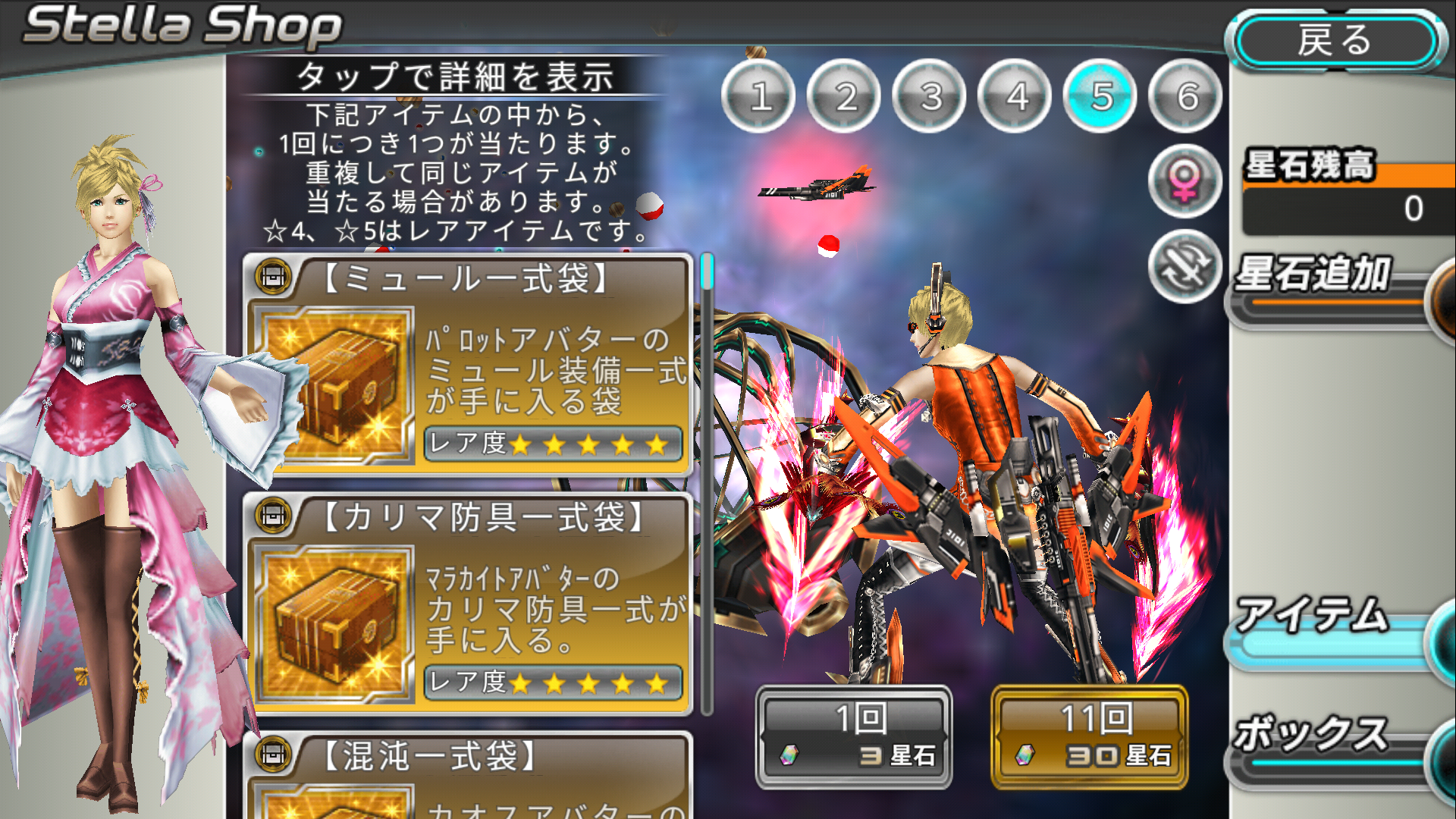Show details for カリマ防具一式袋
Viewport: 1456px width, 819px height.
pyautogui.click(x=468, y=604)
